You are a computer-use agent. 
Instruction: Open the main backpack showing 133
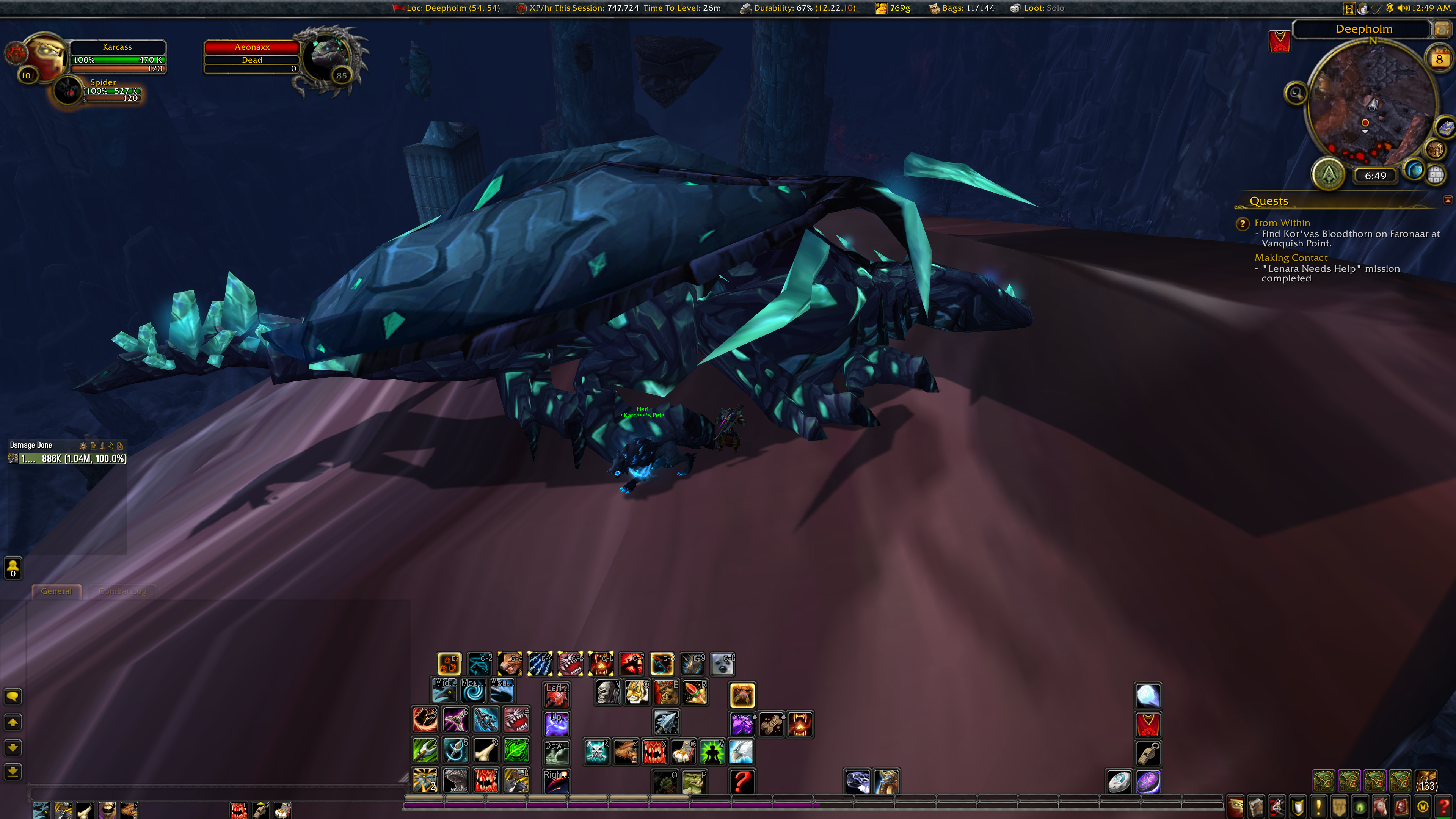[x=1426, y=782]
